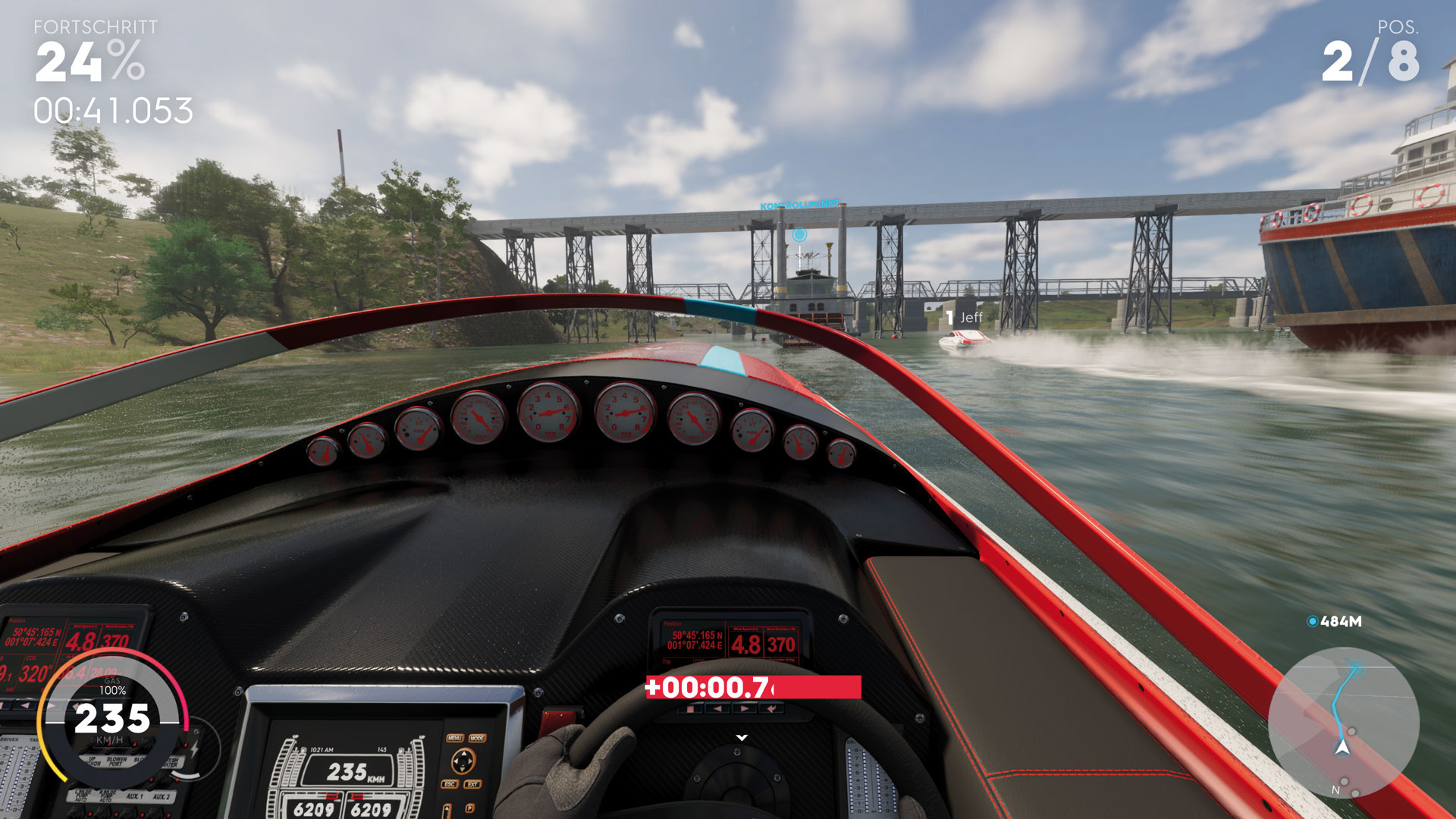Image resolution: width=1456 pixels, height=819 pixels.
Task: Select the blue Kontrollpunkt waypoint marker
Action: [799, 234]
